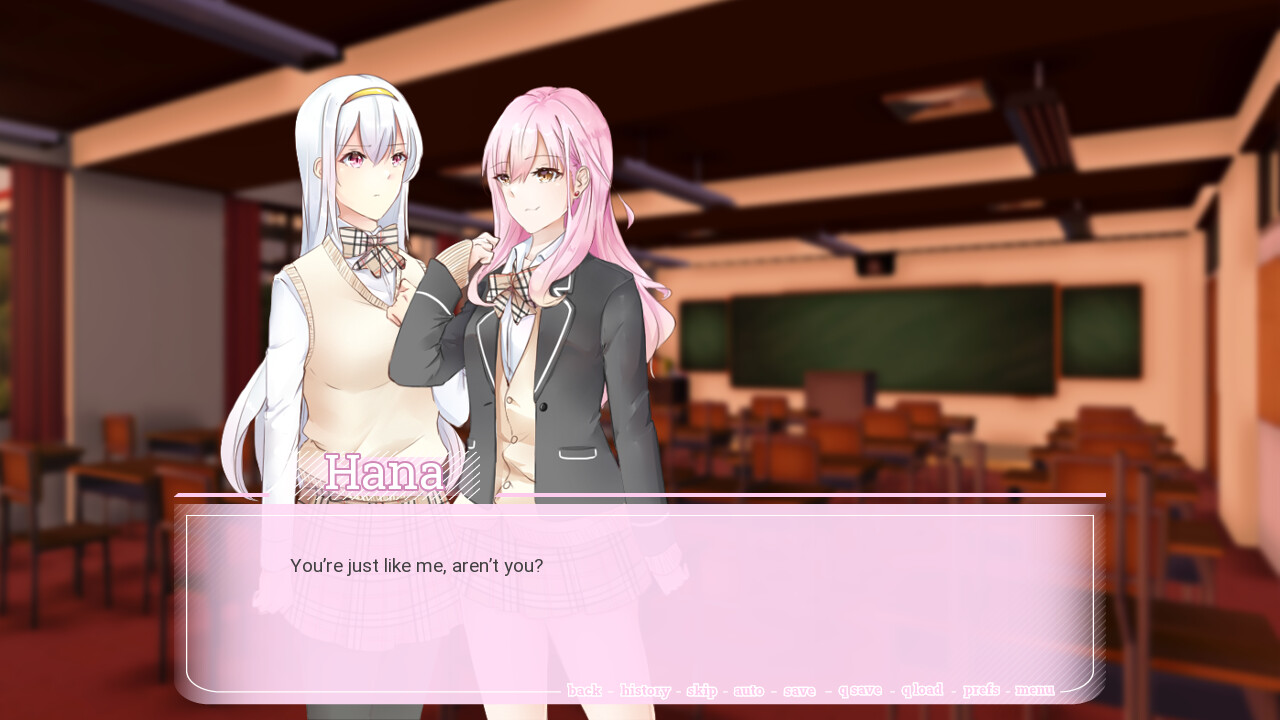The height and width of the screenshot is (720, 1280).
Task: Open the save screen
Action: coord(799,690)
